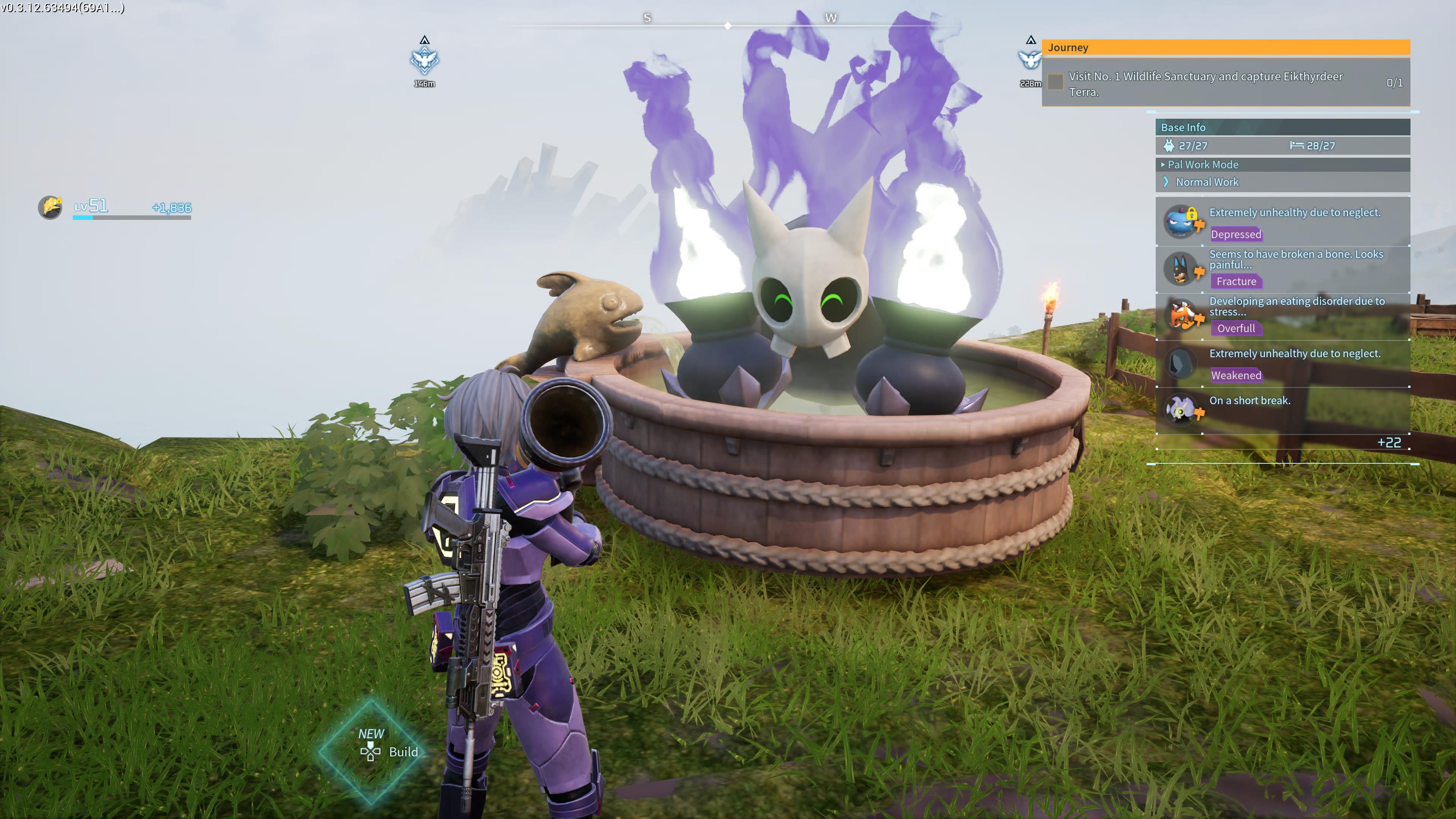Click the compass waypoint marker at 146m
Screen dimensions: 1456x819
click(x=425, y=61)
